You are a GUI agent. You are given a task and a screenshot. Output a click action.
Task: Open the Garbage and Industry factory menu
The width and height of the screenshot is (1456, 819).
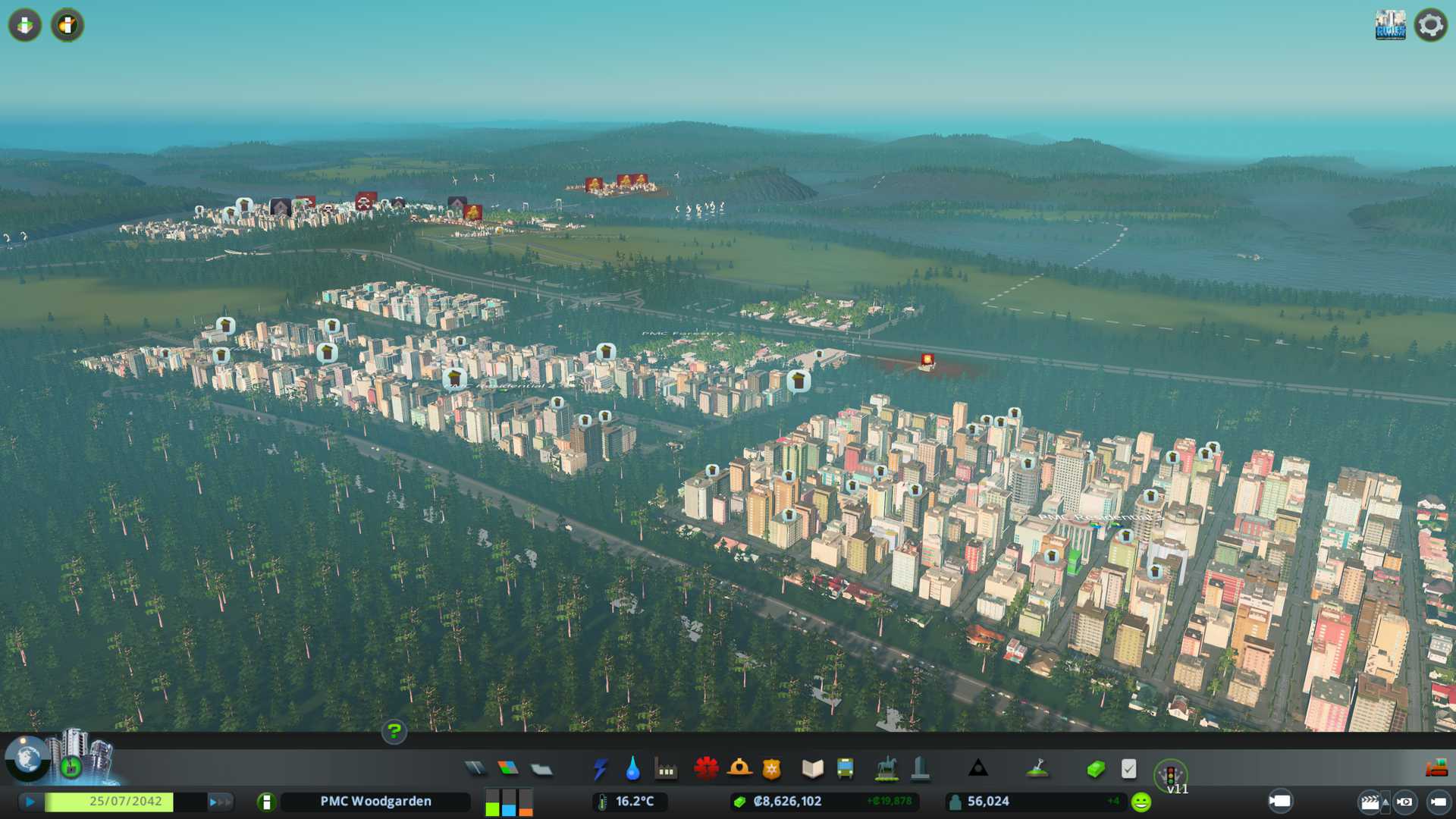[x=666, y=770]
